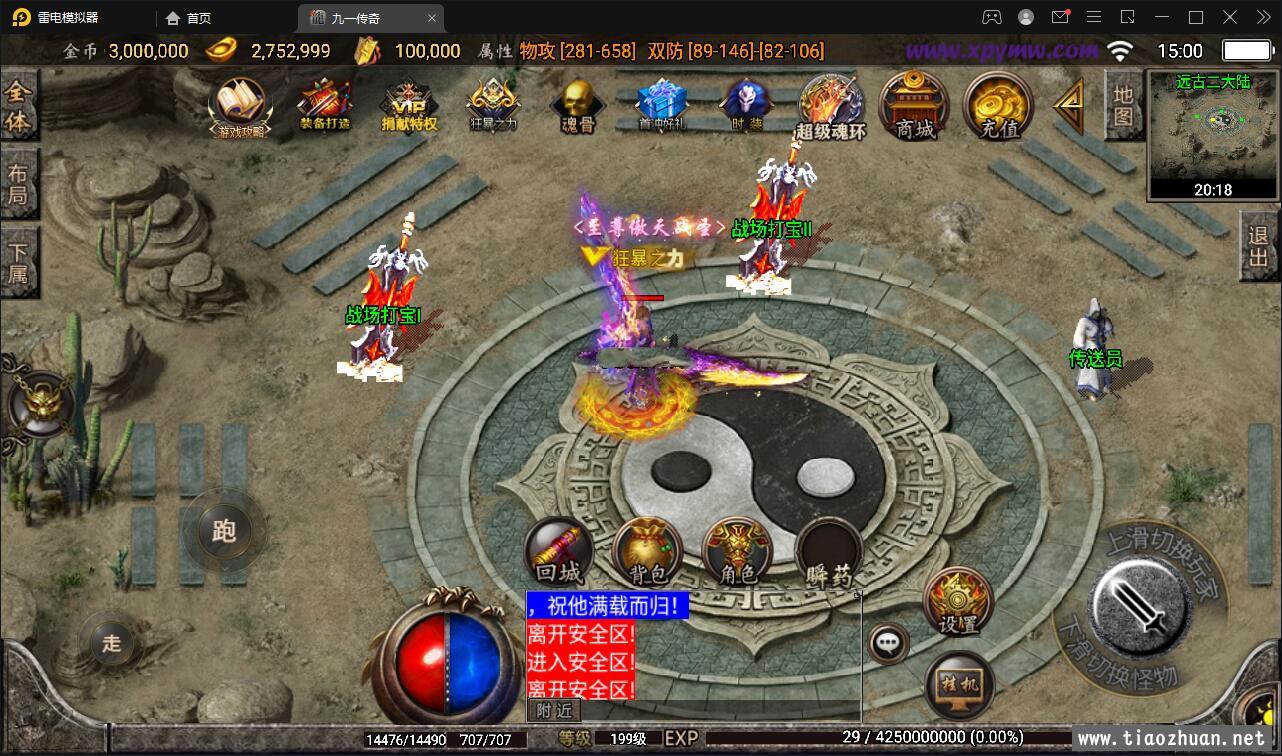Open the 角色 character sheet
The width and height of the screenshot is (1282, 756).
coord(737,550)
